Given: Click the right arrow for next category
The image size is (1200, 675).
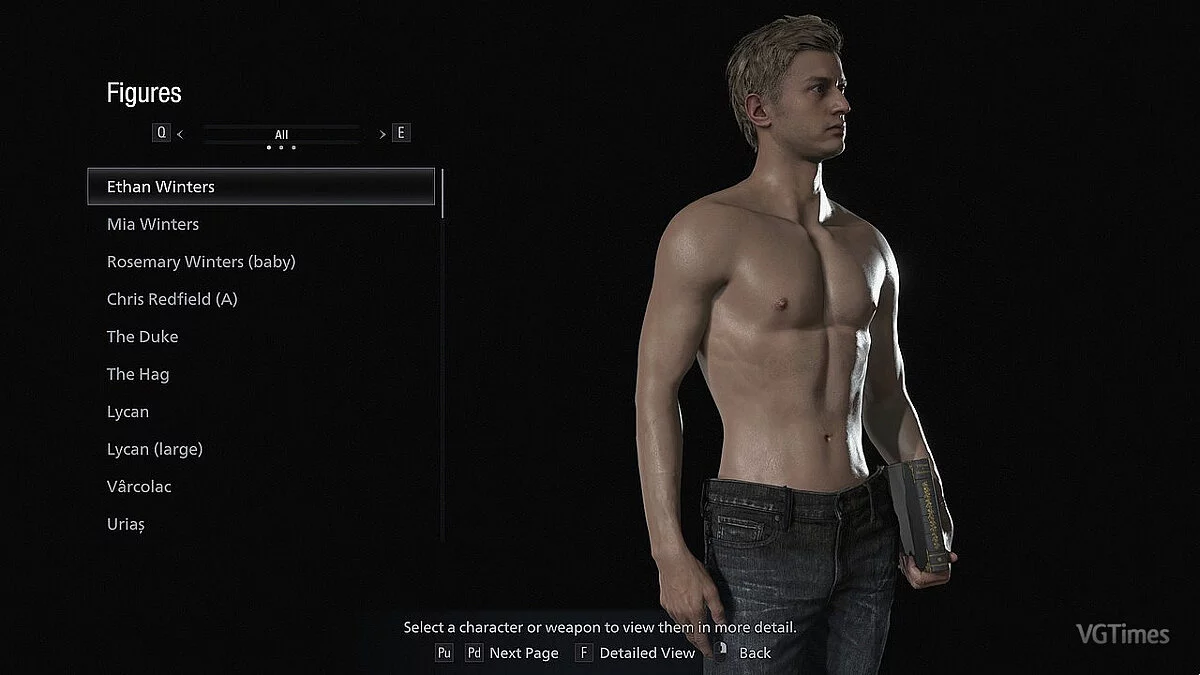Looking at the screenshot, I should pos(382,133).
